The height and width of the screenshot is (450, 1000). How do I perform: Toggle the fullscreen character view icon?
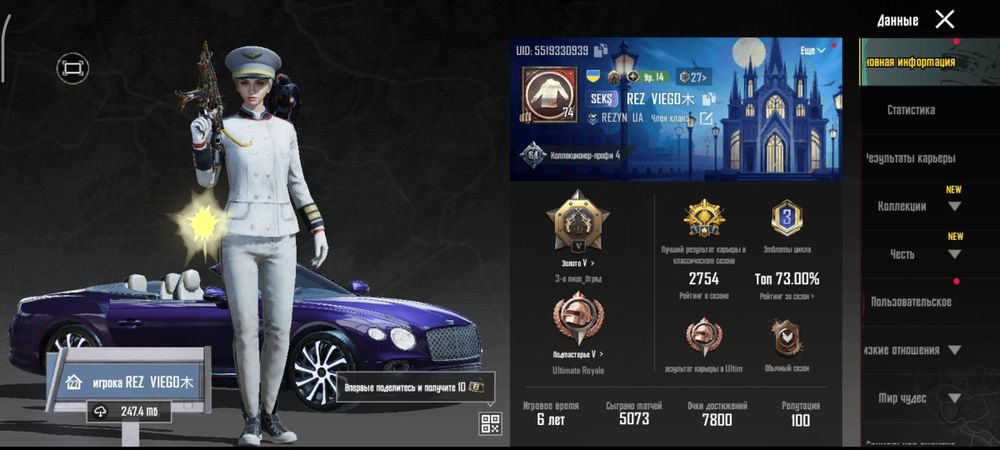[x=72, y=68]
